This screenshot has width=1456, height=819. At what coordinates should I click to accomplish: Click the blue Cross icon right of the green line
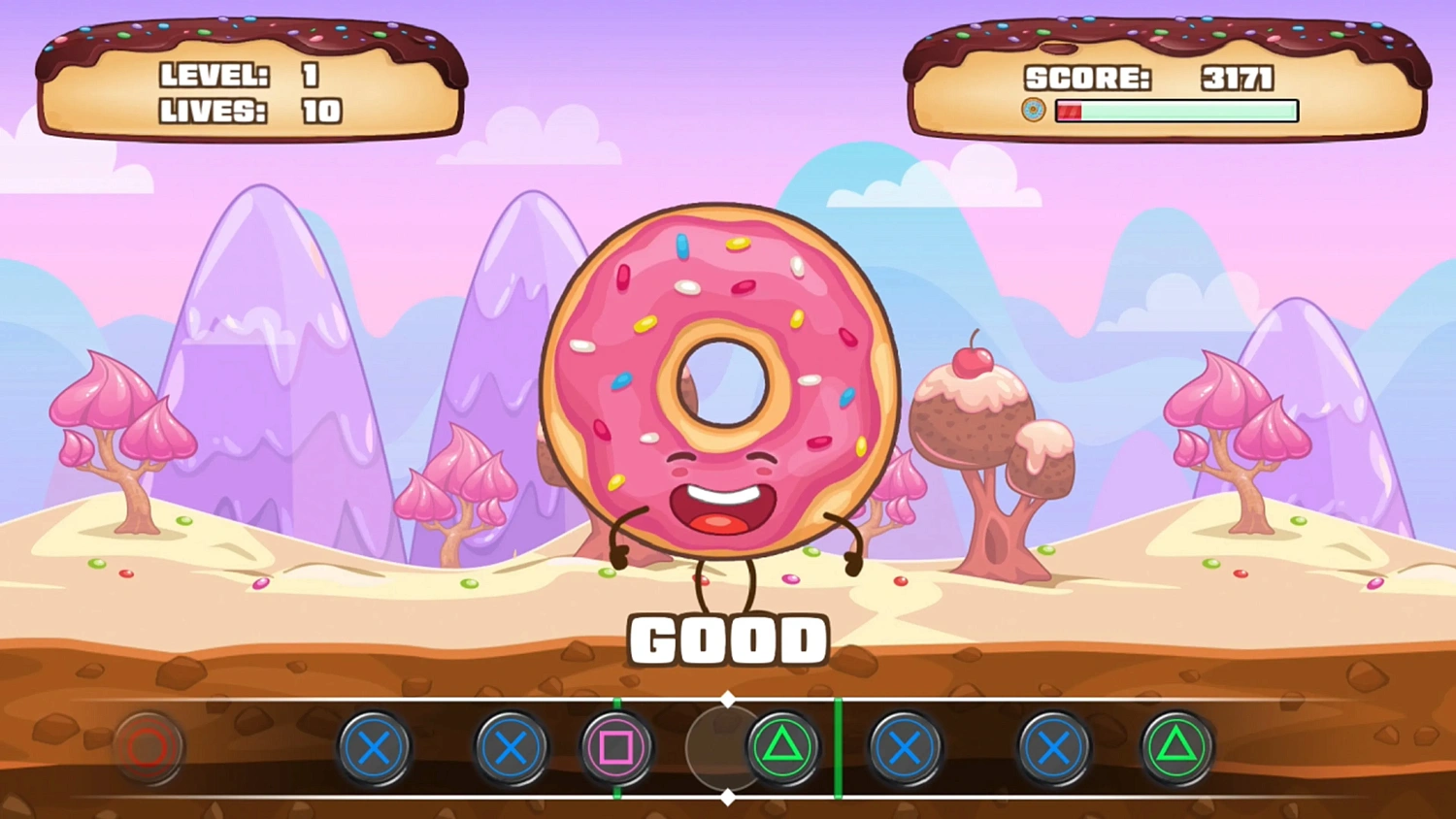pyautogui.click(x=906, y=747)
